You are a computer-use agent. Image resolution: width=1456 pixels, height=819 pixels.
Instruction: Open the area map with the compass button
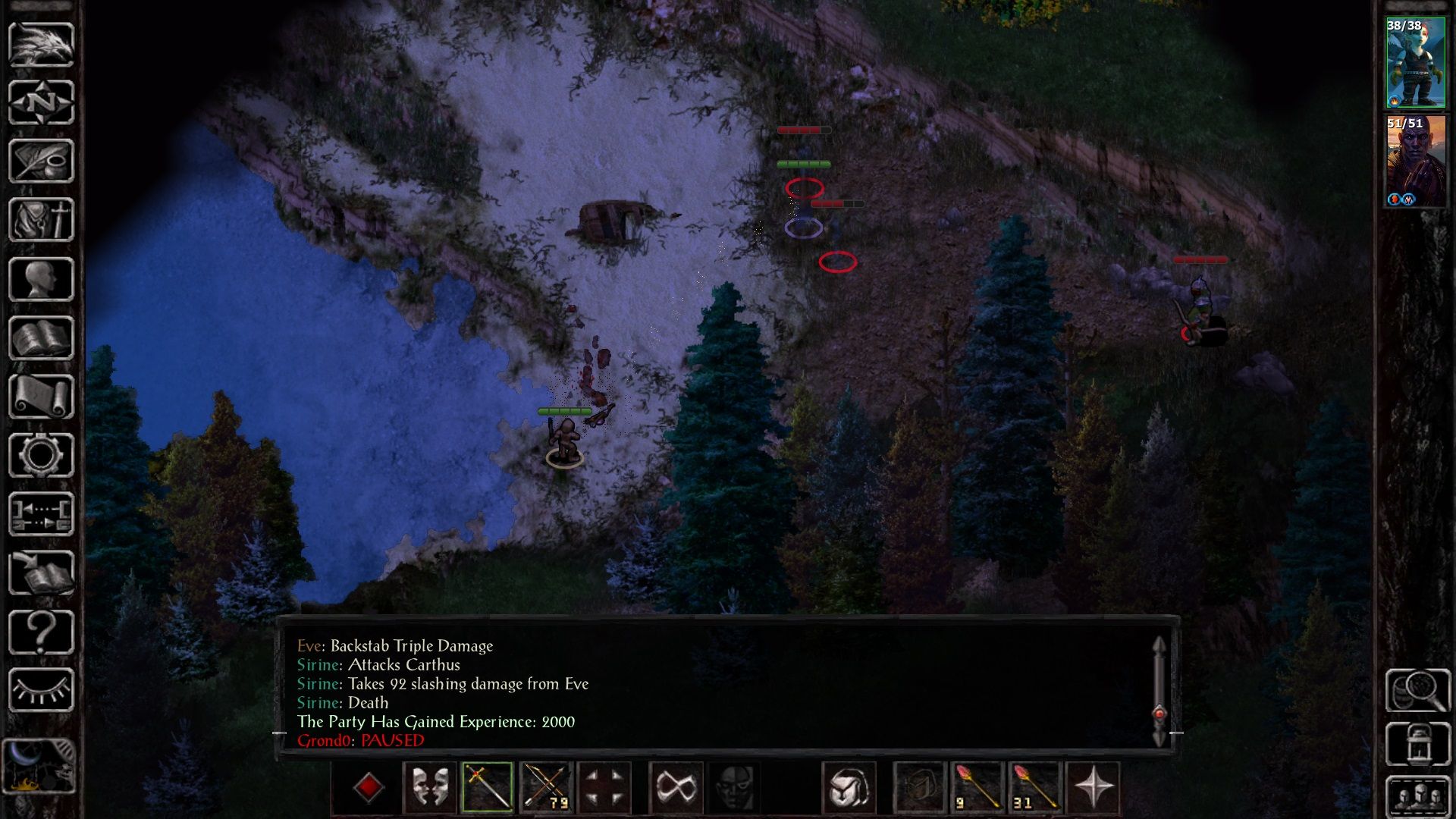click(x=41, y=102)
